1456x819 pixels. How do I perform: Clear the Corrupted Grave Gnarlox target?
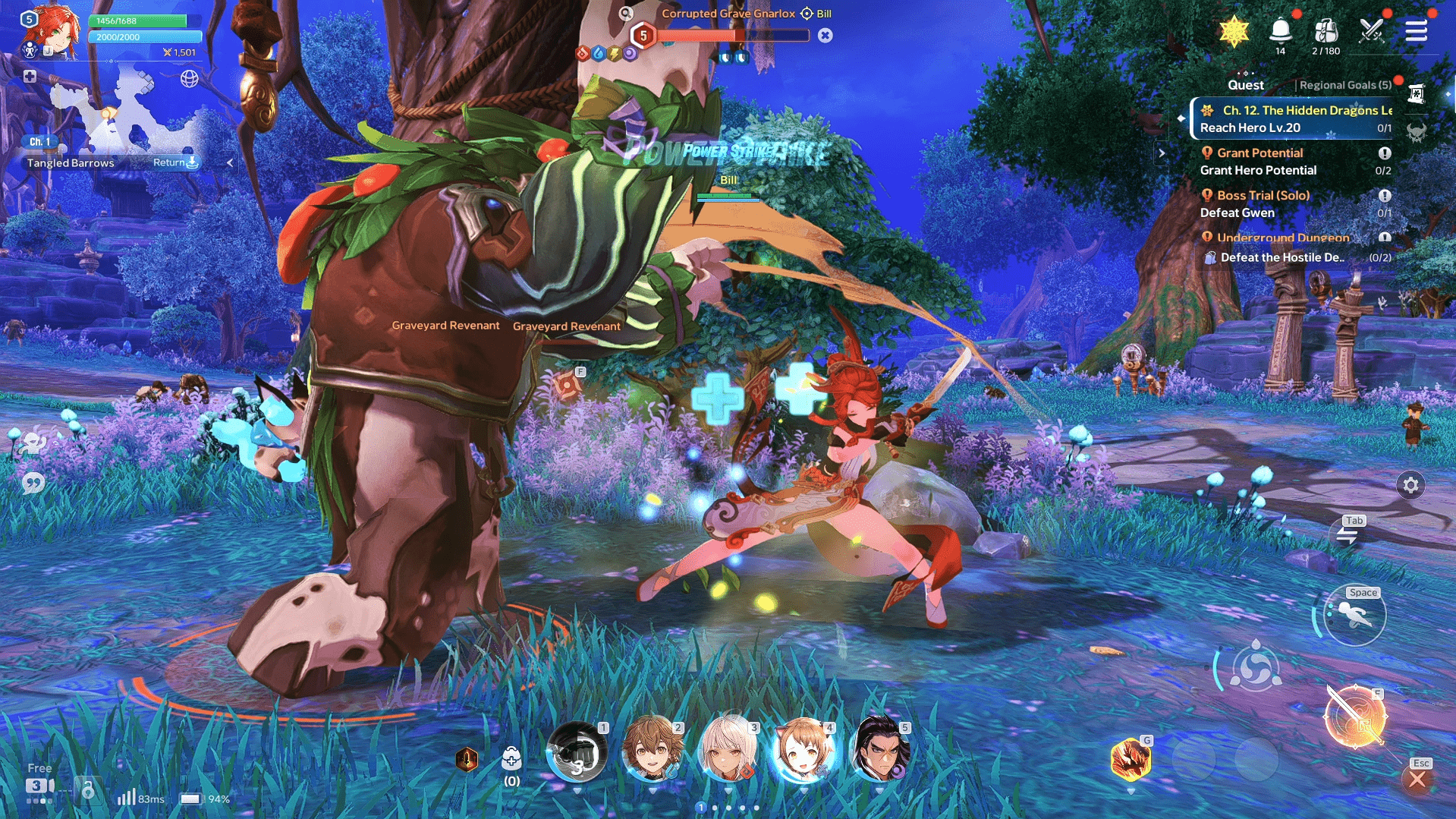(x=825, y=36)
